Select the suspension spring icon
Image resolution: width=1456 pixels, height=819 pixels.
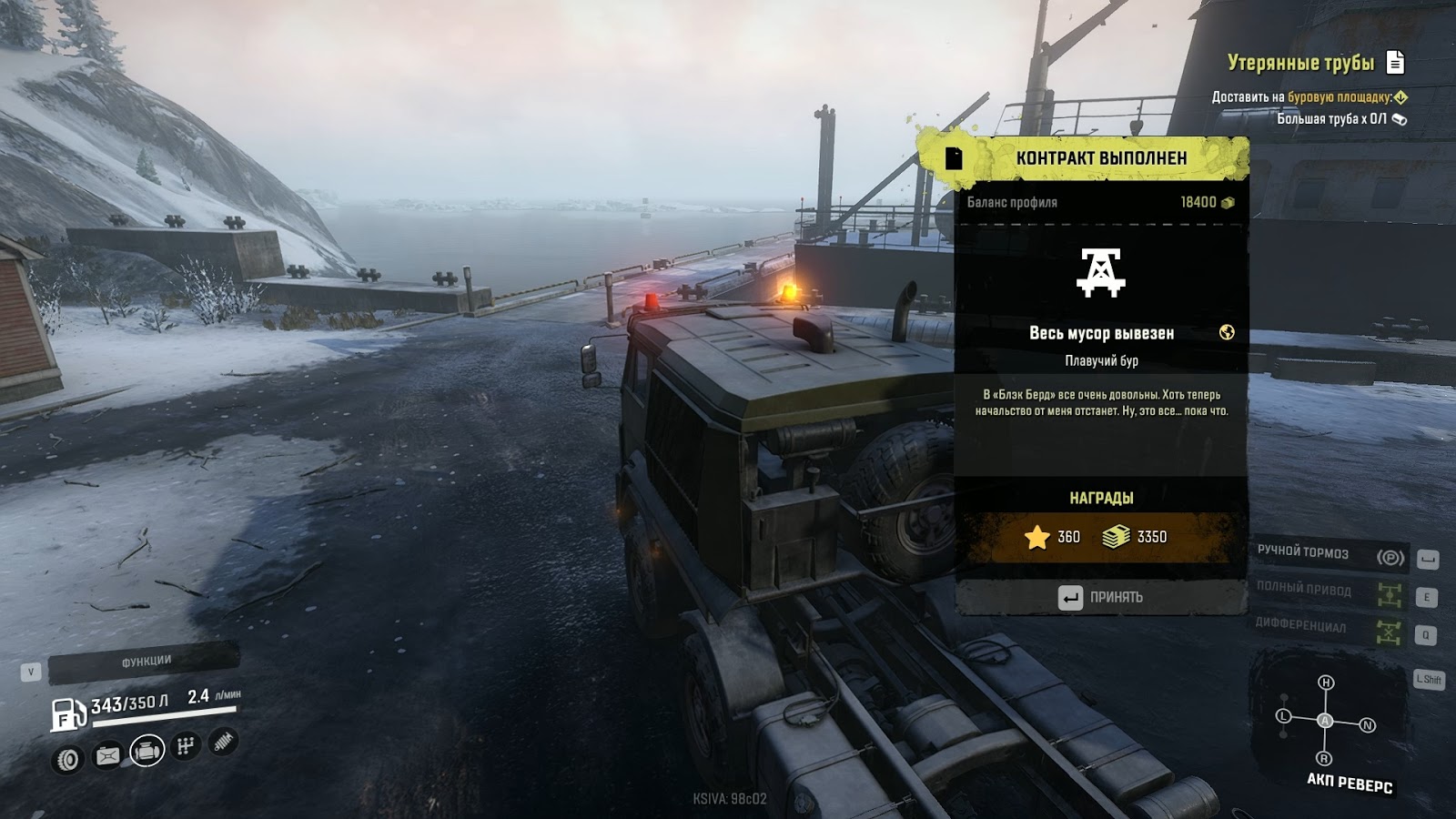(223, 743)
